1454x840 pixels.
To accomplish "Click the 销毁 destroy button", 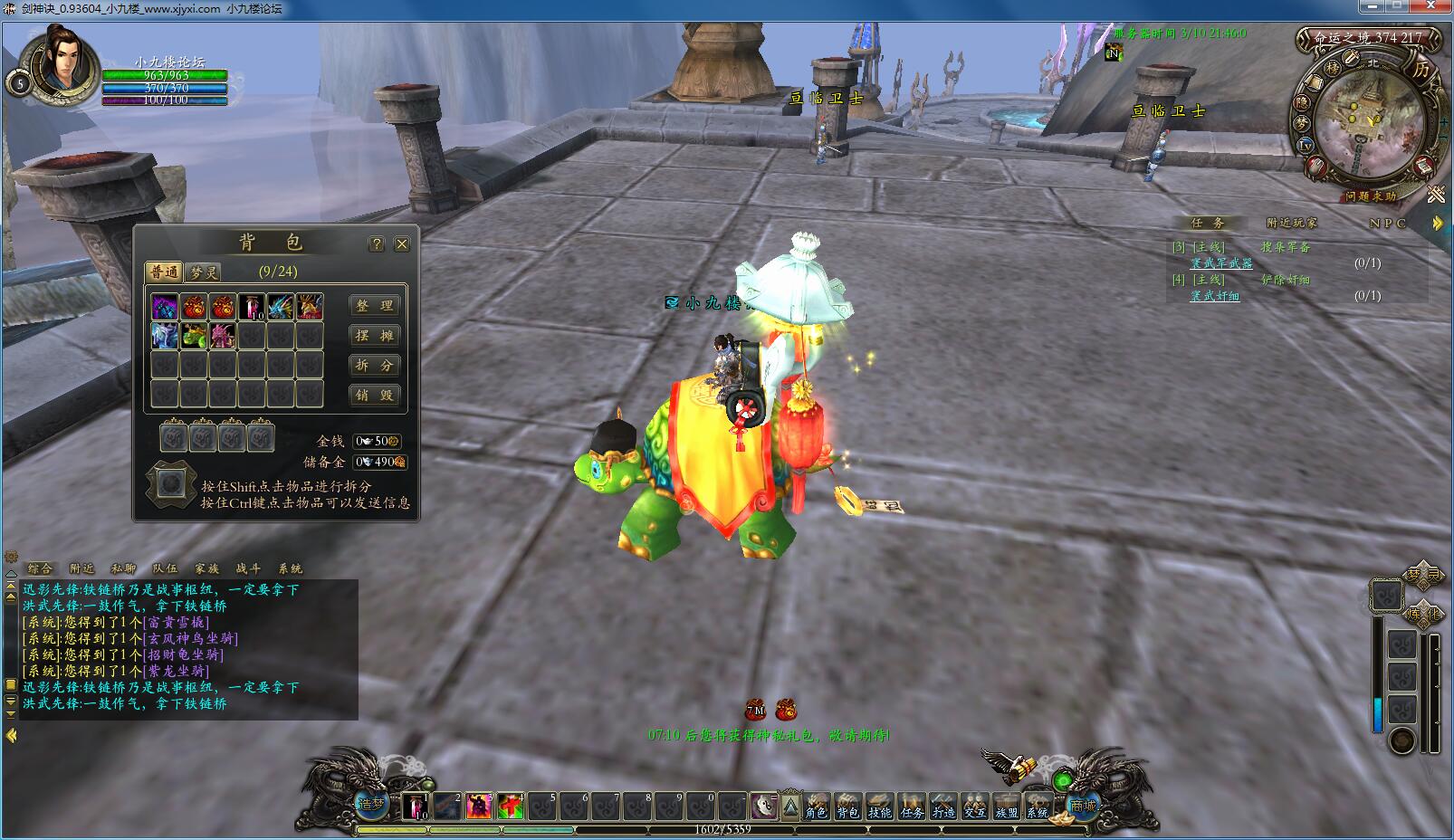I will click(374, 396).
